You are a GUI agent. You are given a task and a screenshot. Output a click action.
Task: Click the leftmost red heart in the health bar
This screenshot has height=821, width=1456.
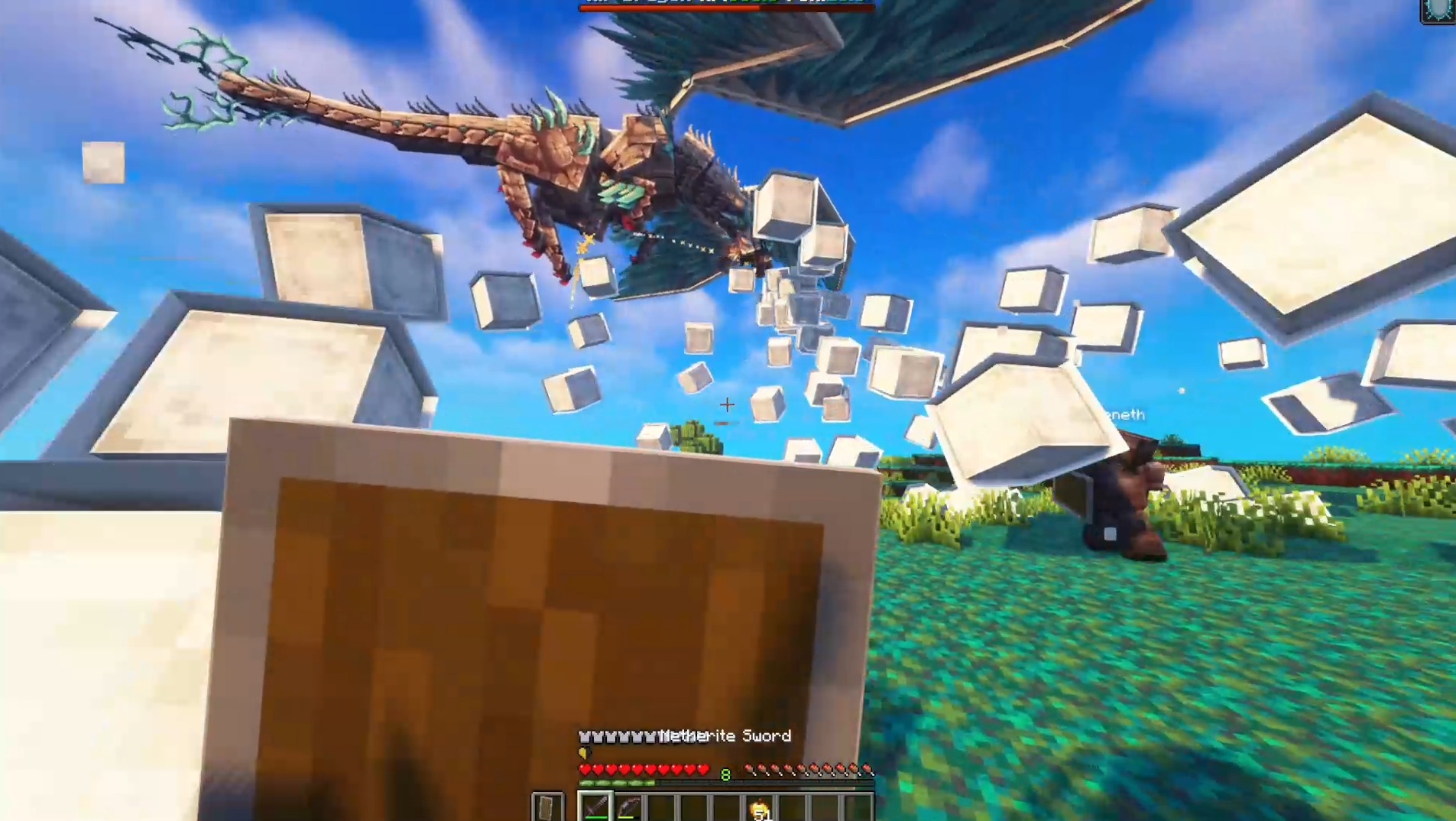585,769
